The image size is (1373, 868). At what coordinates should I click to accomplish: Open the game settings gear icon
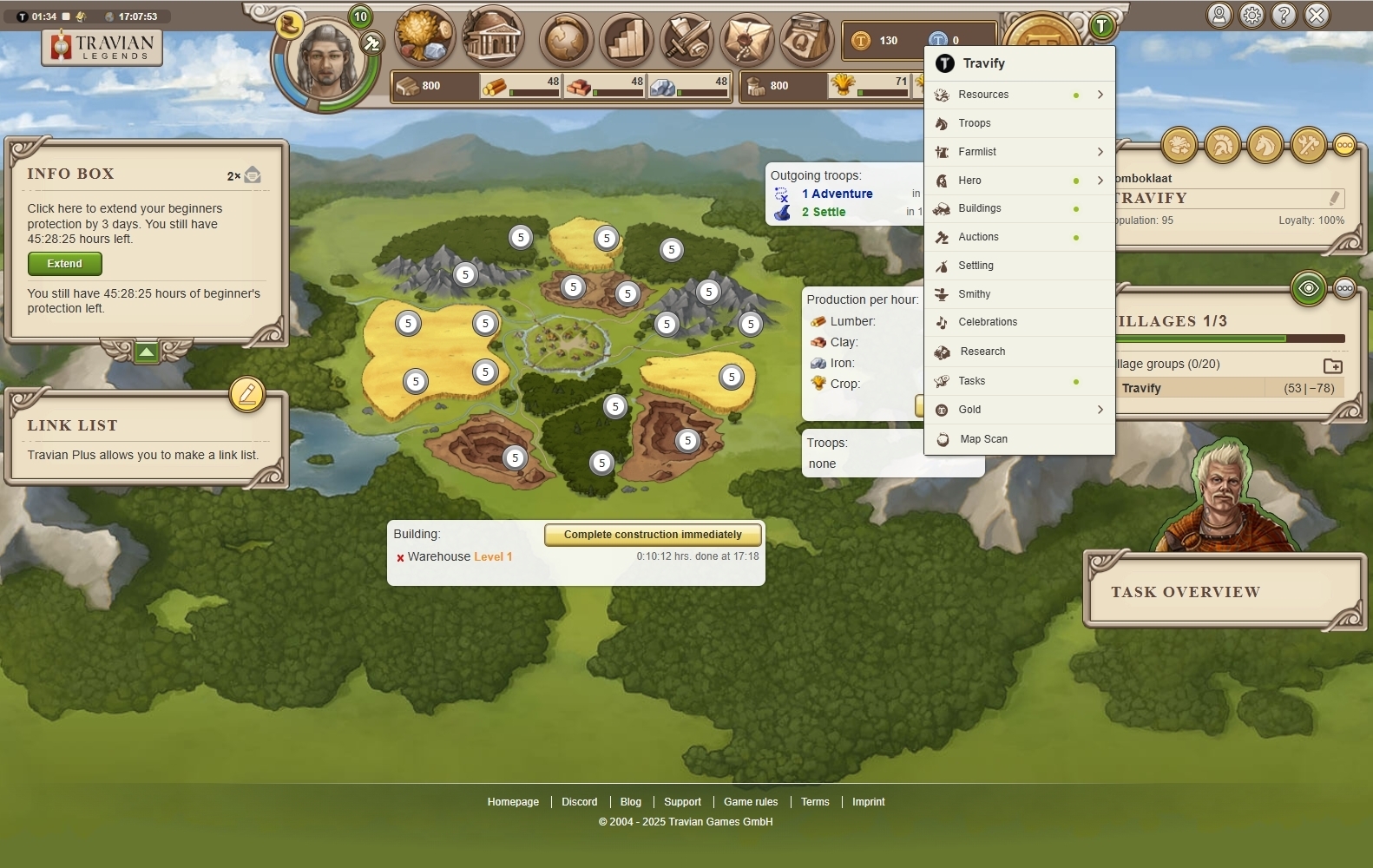[1251, 16]
